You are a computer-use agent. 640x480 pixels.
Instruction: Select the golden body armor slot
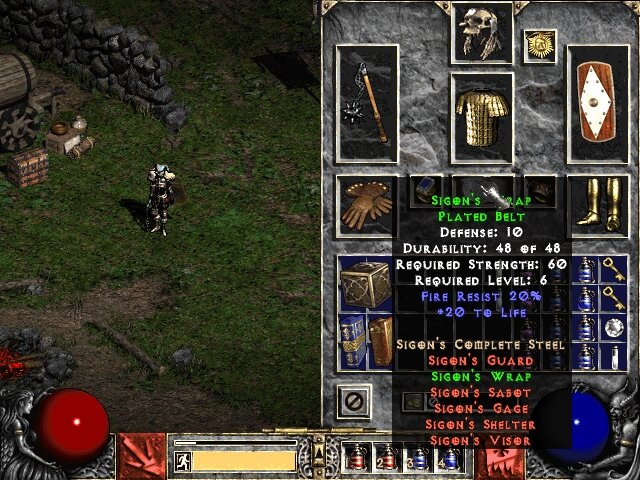tap(481, 118)
